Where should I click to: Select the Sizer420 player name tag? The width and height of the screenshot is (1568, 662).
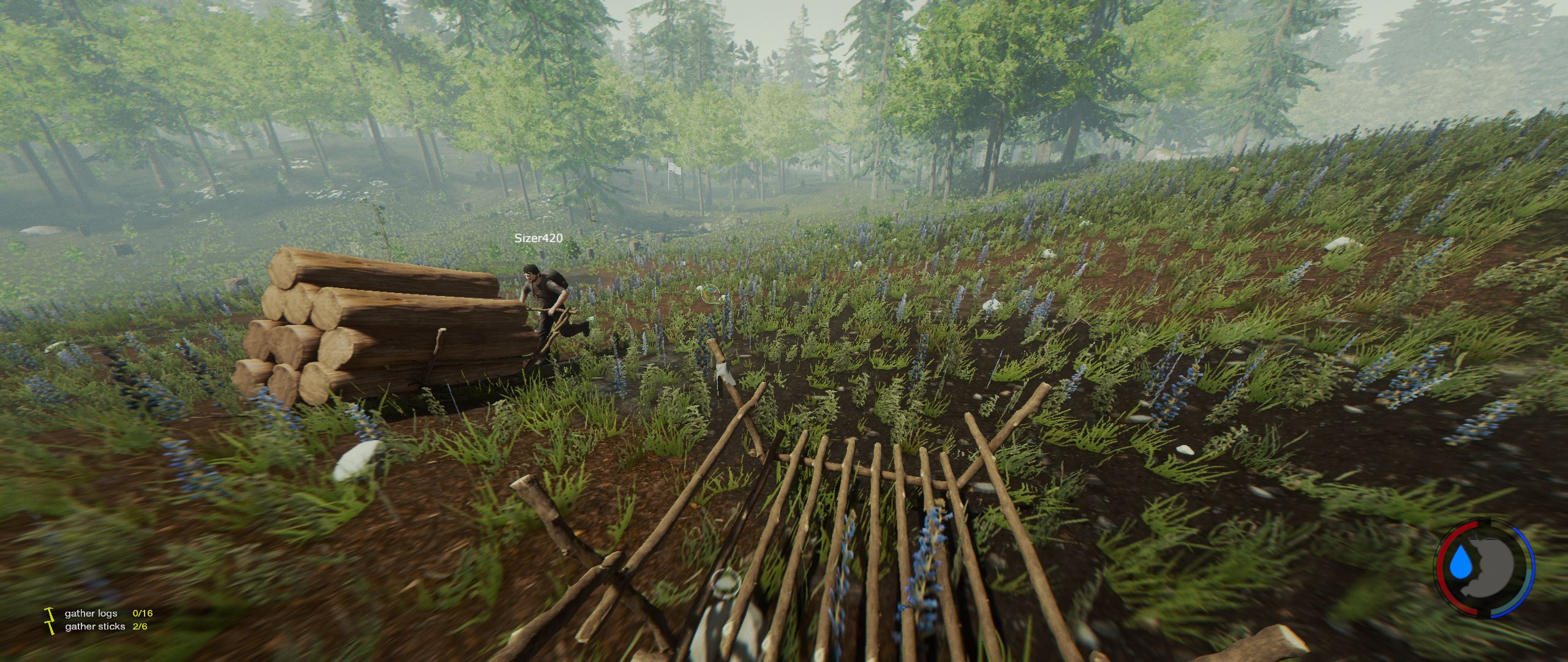click(538, 238)
